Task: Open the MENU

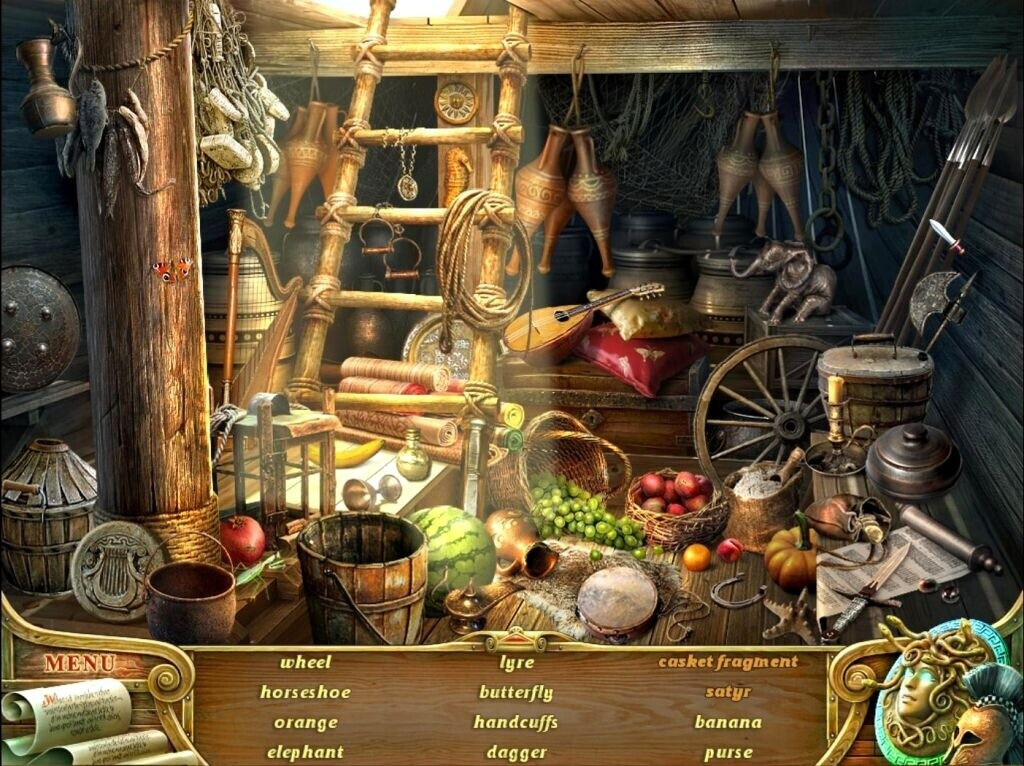Action: pyautogui.click(x=79, y=663)
